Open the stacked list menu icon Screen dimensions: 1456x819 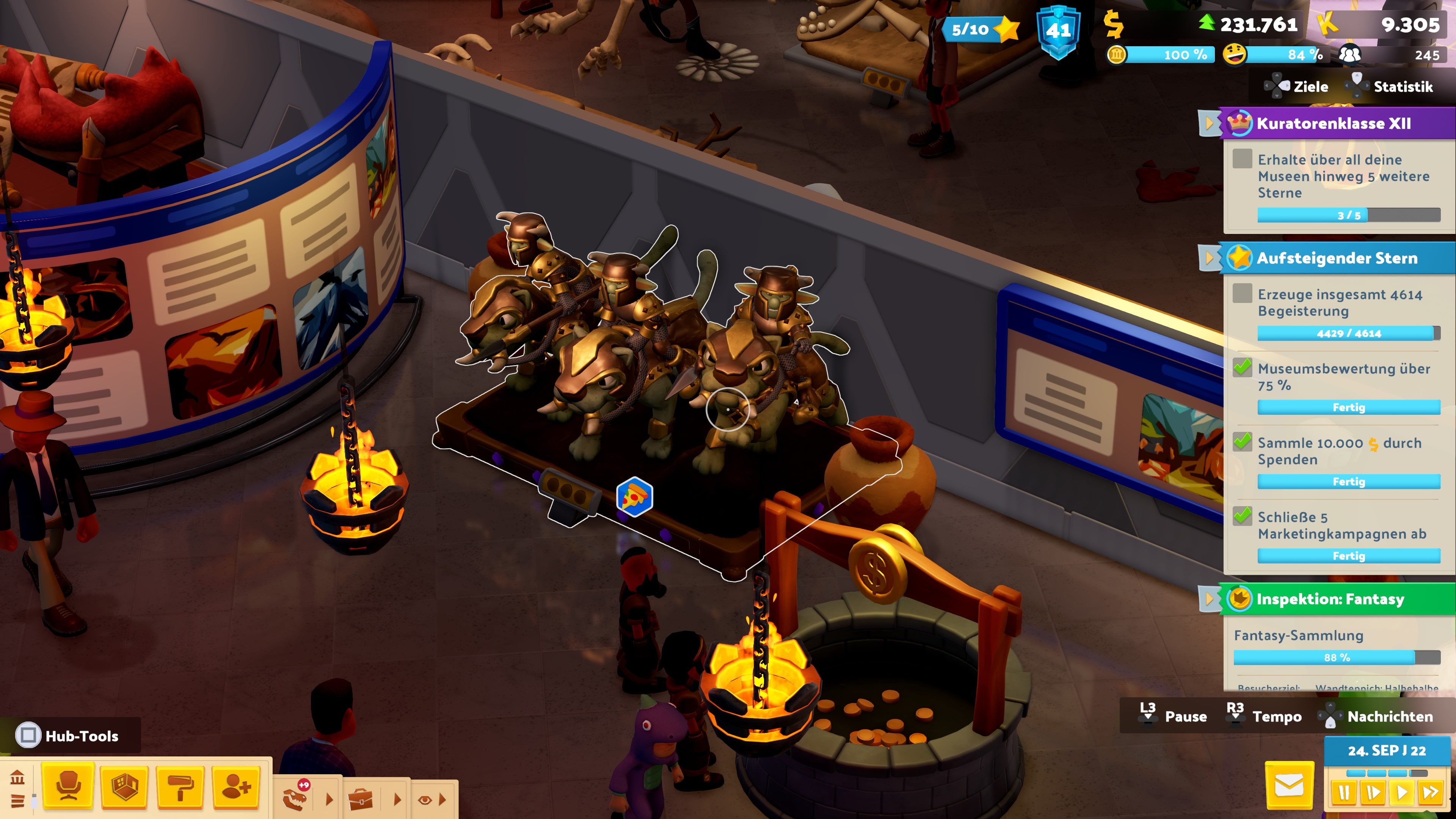(x=17, y=801)
